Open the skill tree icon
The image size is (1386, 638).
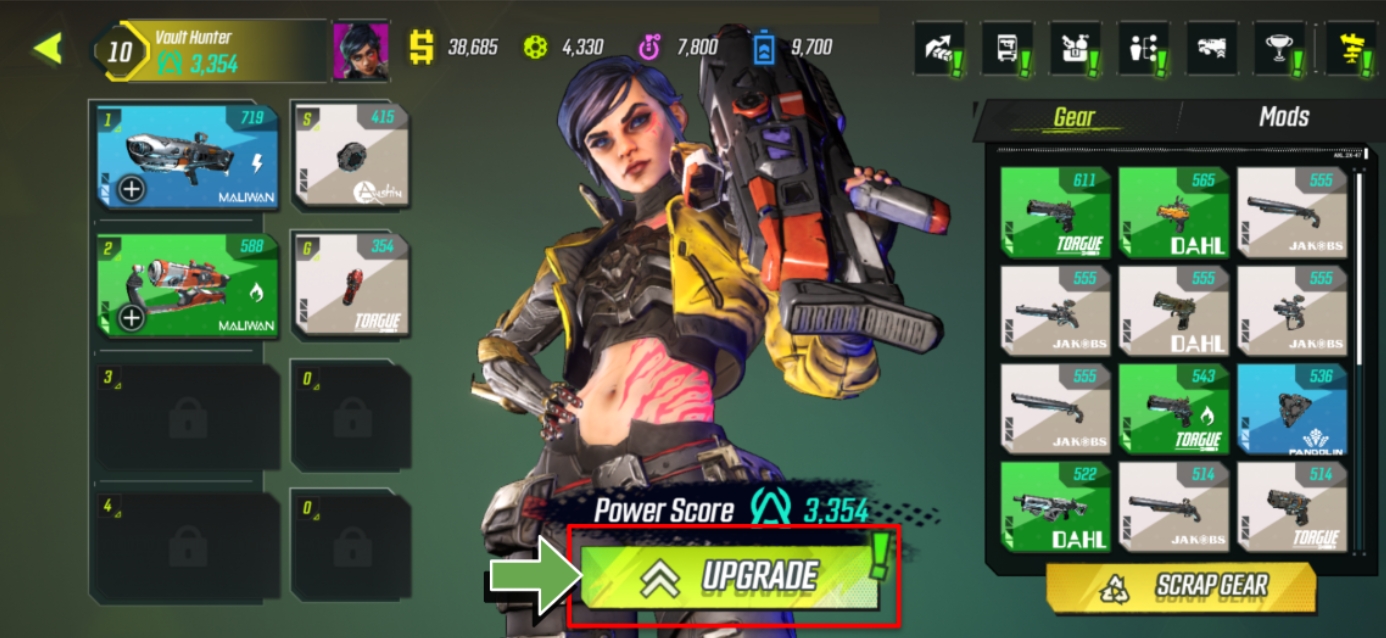(1144, 48)
